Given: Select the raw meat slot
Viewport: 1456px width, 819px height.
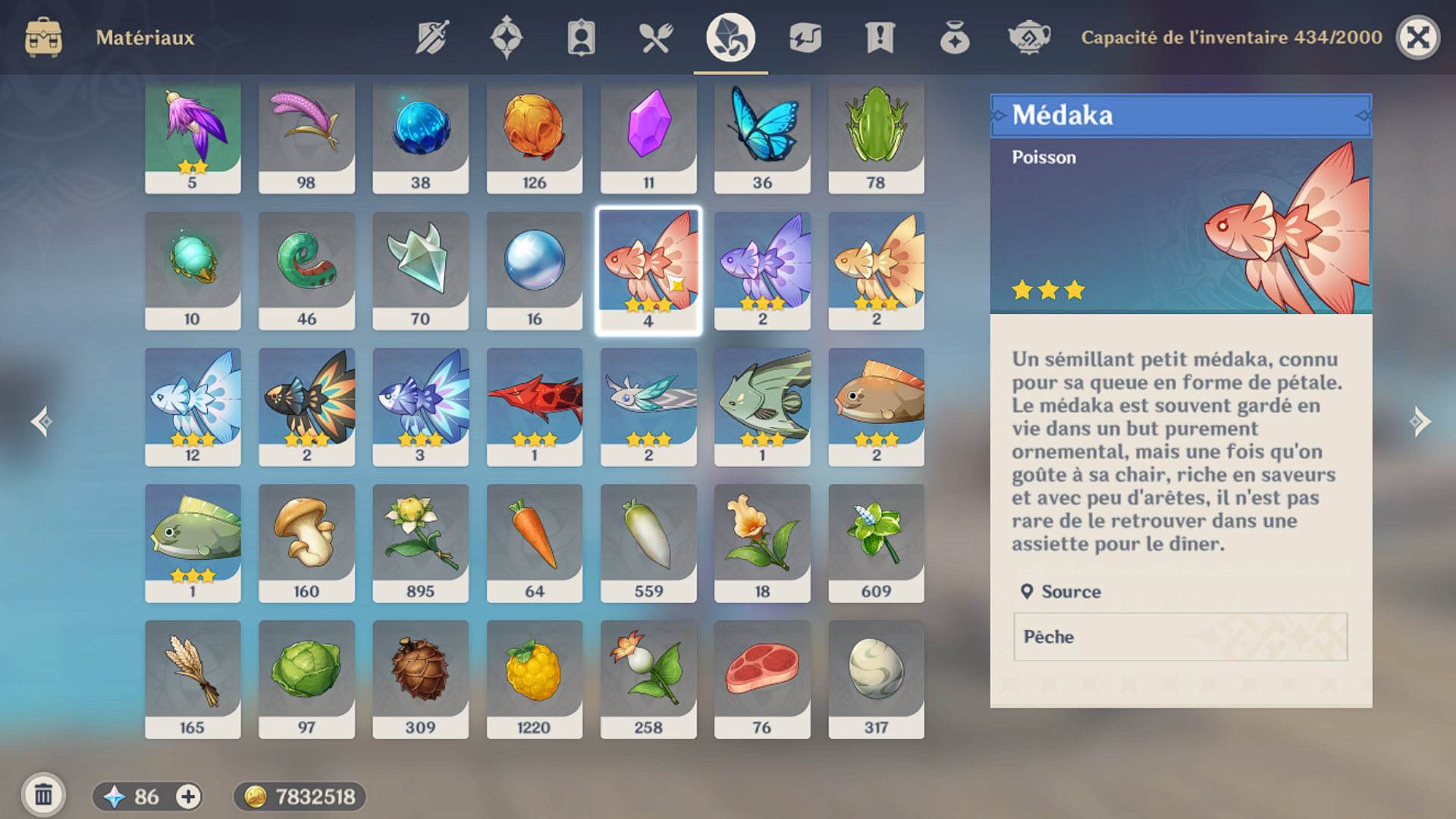Looking at the screenshot, I should tap(762, 679).
